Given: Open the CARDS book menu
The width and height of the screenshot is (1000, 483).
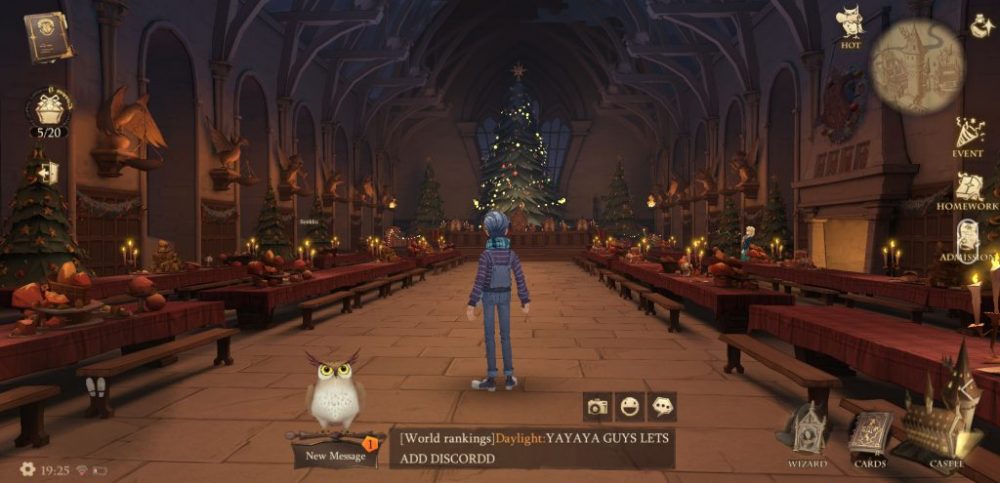Looking at the screenshot, I should tap(868, 435).
